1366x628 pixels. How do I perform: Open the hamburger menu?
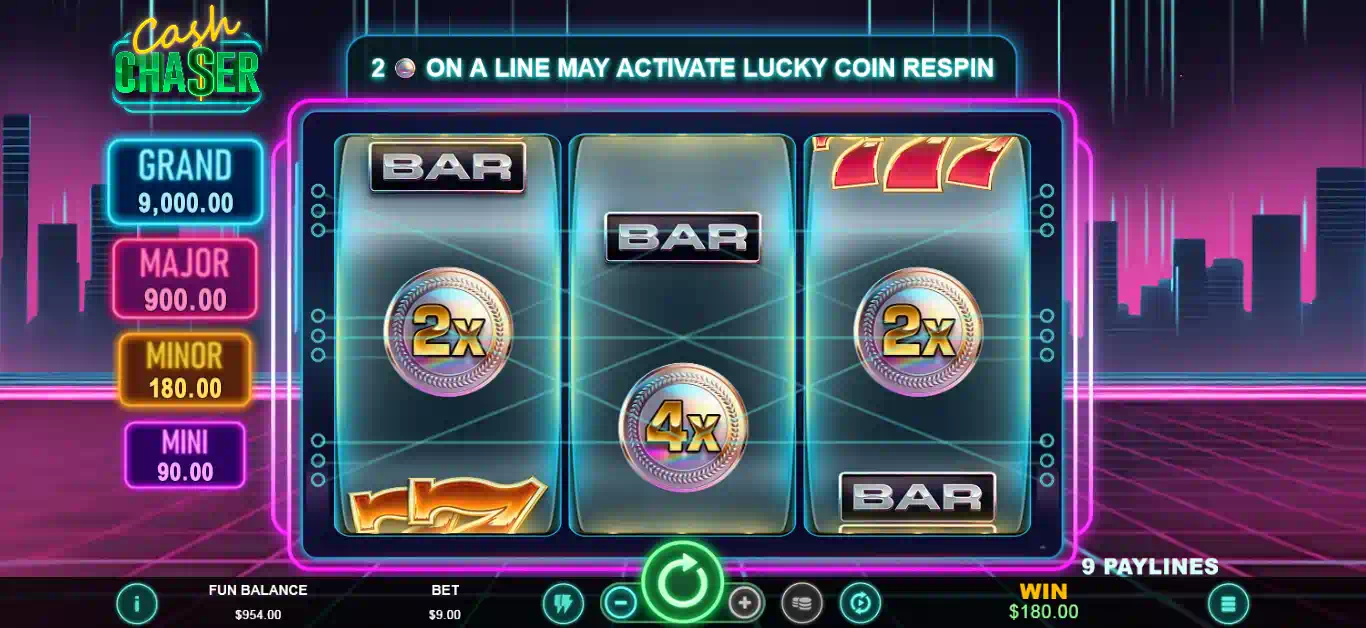coord(1228,603)
